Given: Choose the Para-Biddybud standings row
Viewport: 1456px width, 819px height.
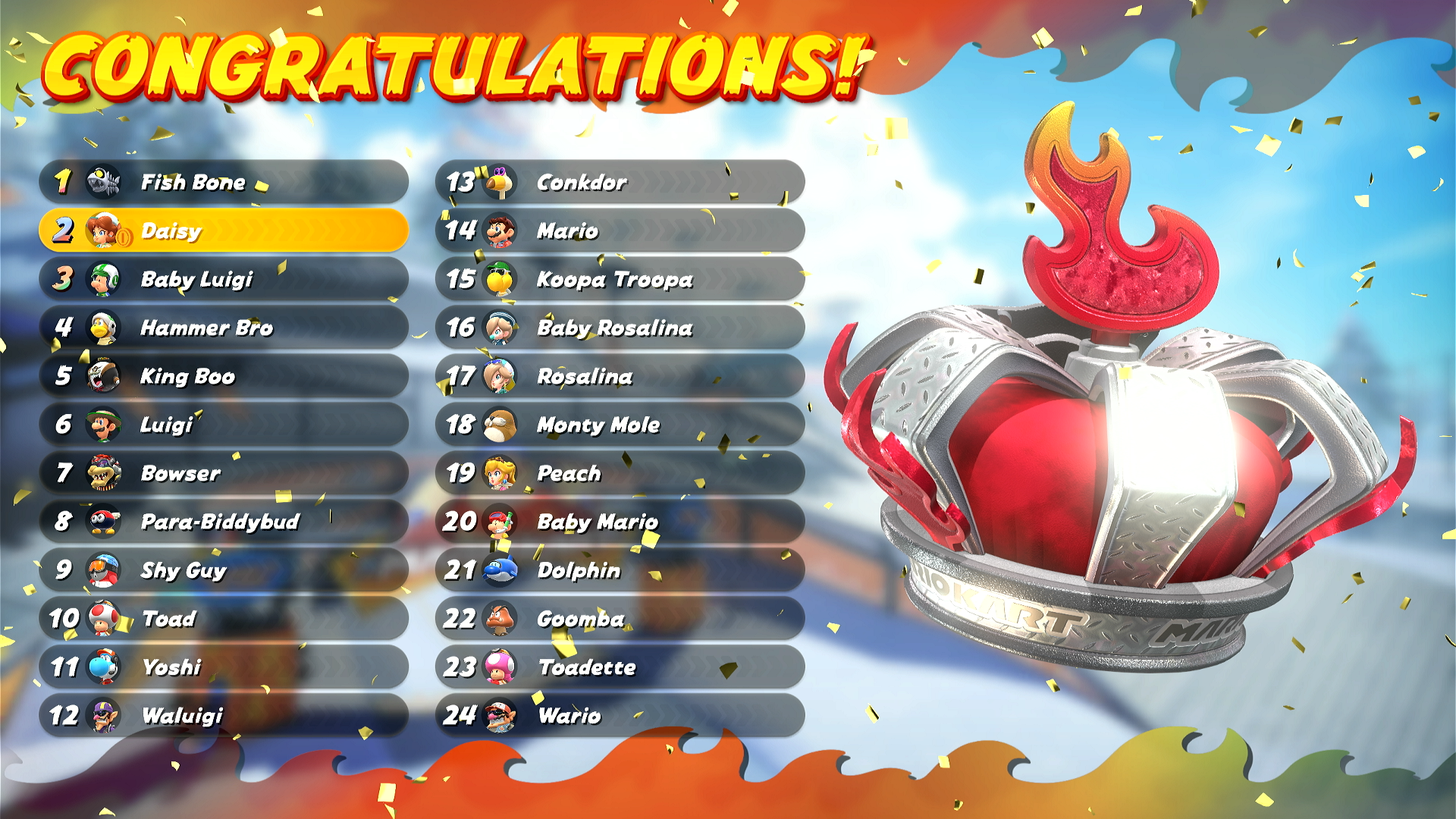Looking at the screenshot, I should point(224,522).
